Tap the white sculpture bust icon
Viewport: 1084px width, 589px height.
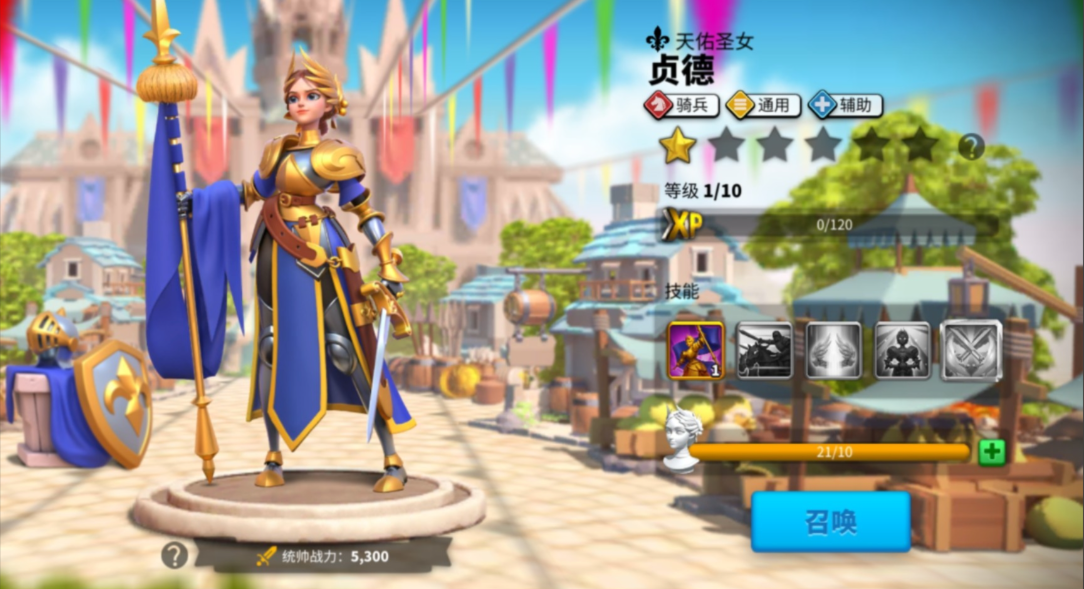[x=683, y=439]
